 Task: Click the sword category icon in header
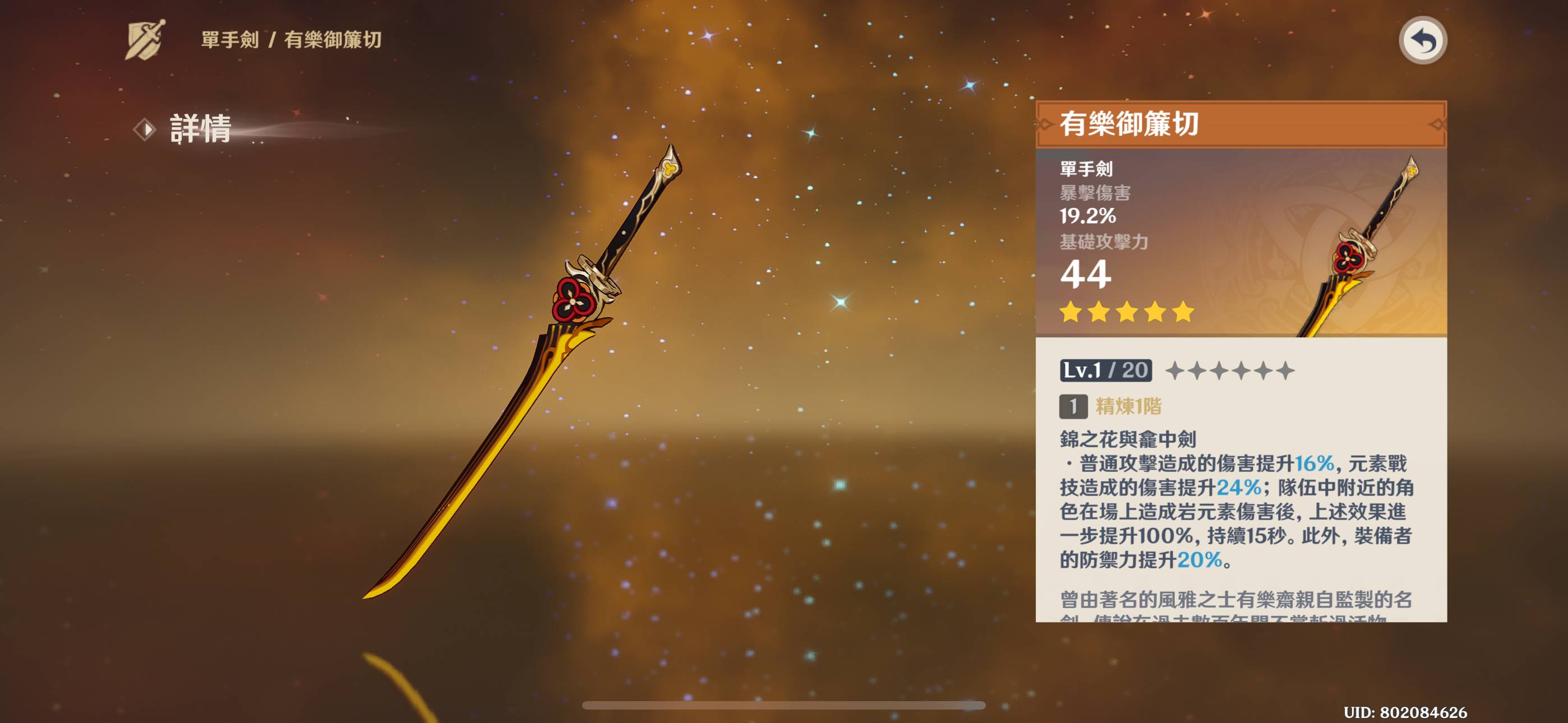145,40
